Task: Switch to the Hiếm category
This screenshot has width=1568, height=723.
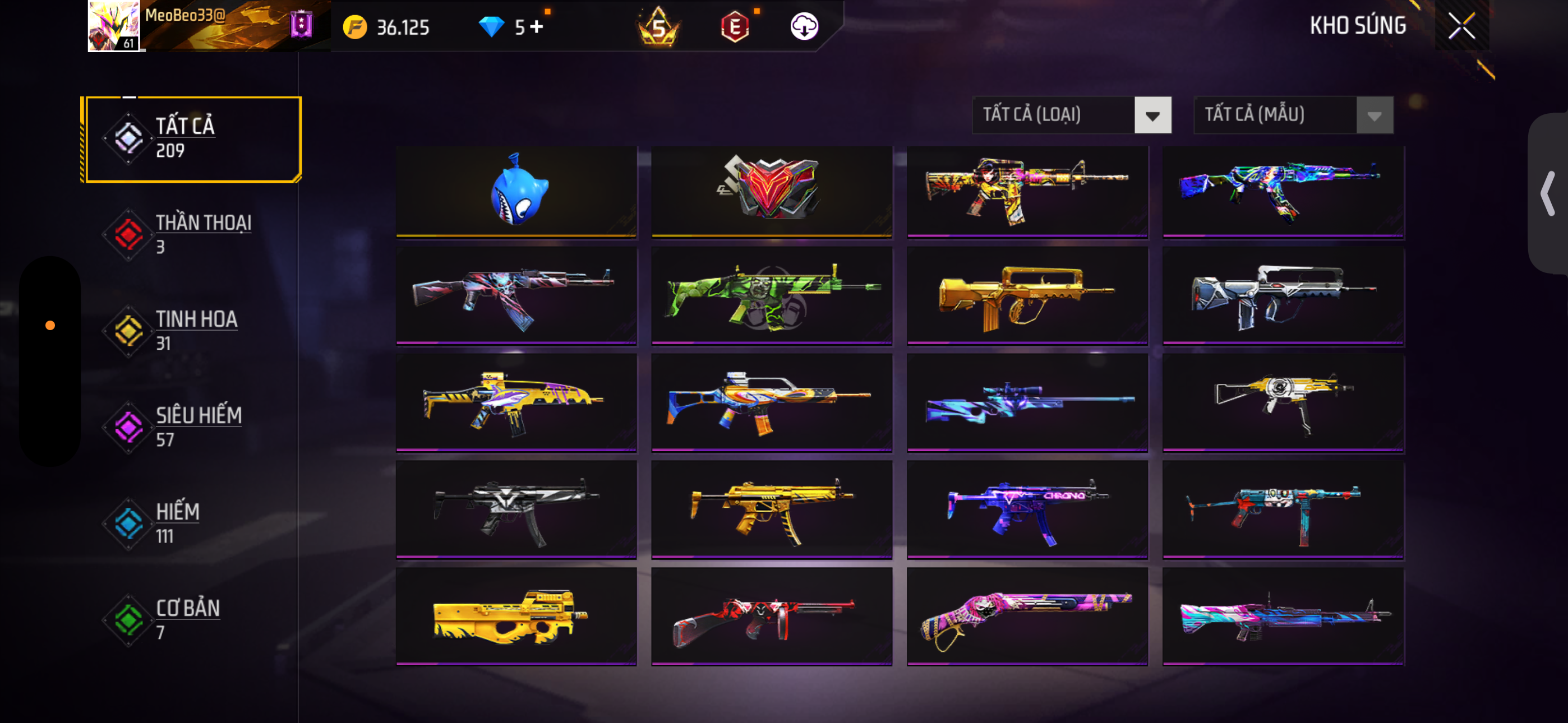Action: (192, 523)
